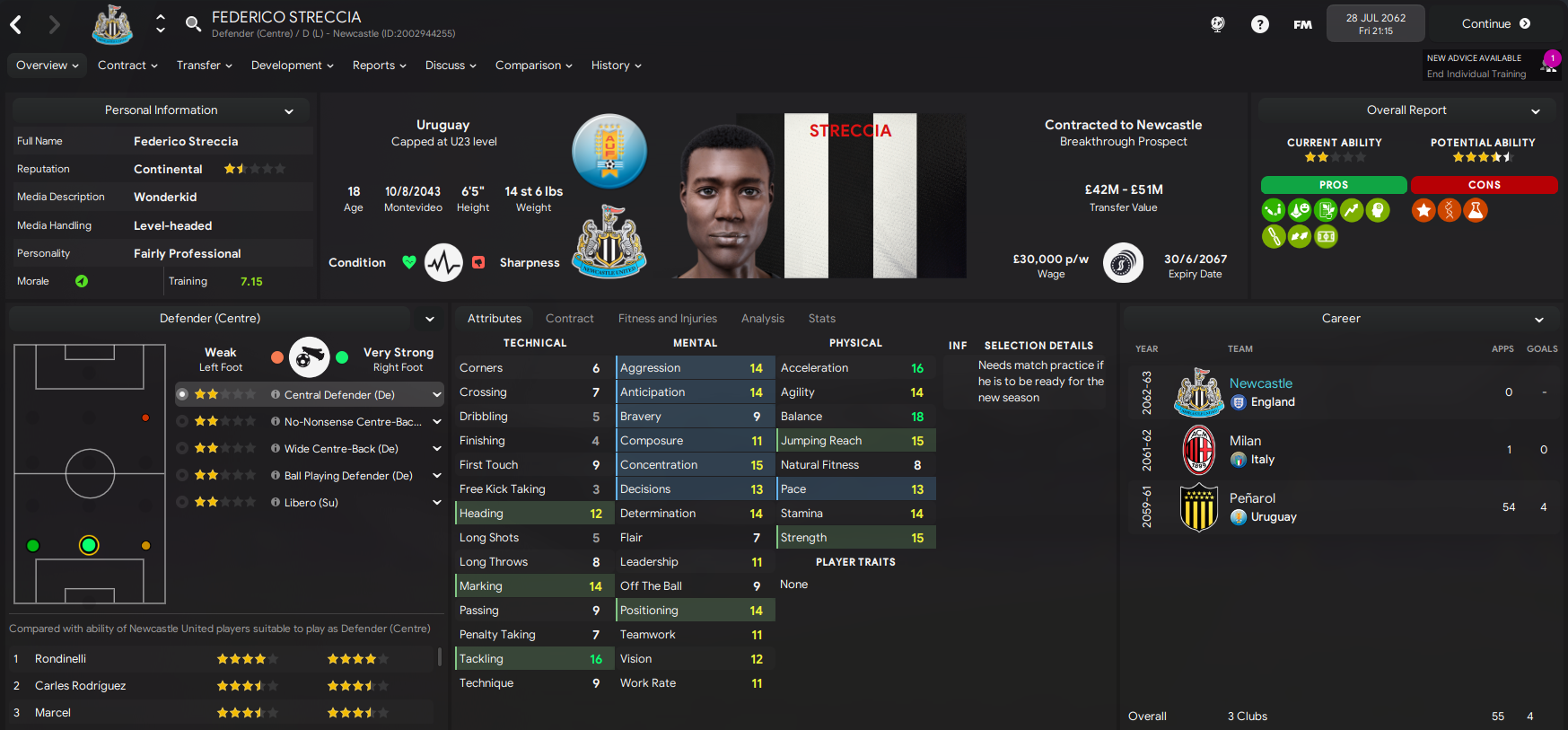
Task: Go back with the left arrow
Action: tap(16, 24)
